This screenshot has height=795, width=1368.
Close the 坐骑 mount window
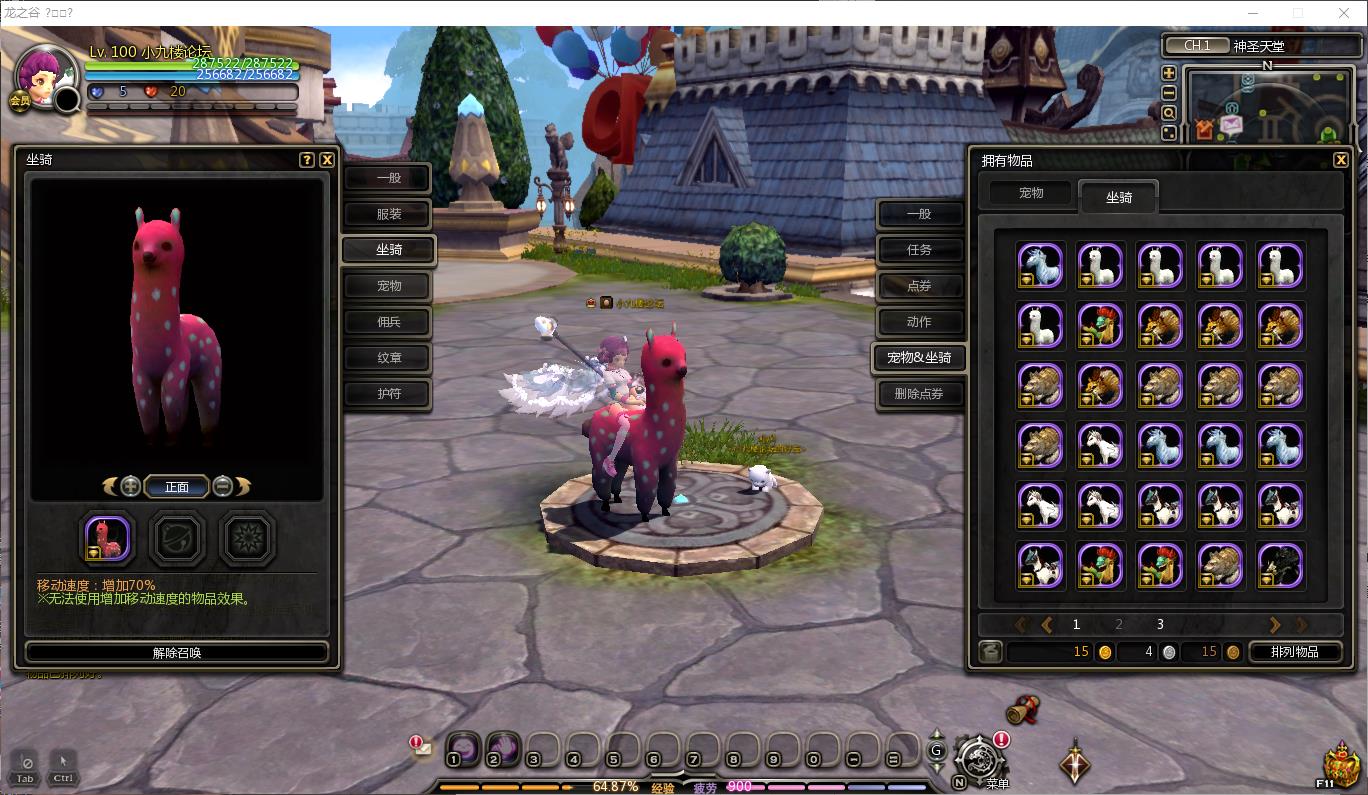click(x=327, y=159)
